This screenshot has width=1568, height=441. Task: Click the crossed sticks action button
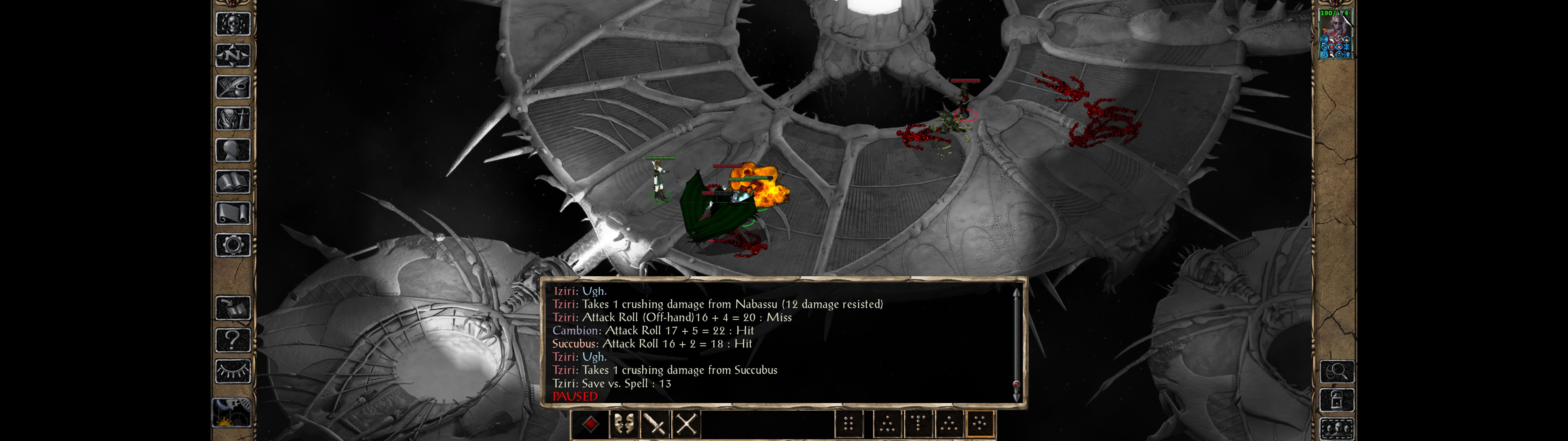tap(687, 424)
